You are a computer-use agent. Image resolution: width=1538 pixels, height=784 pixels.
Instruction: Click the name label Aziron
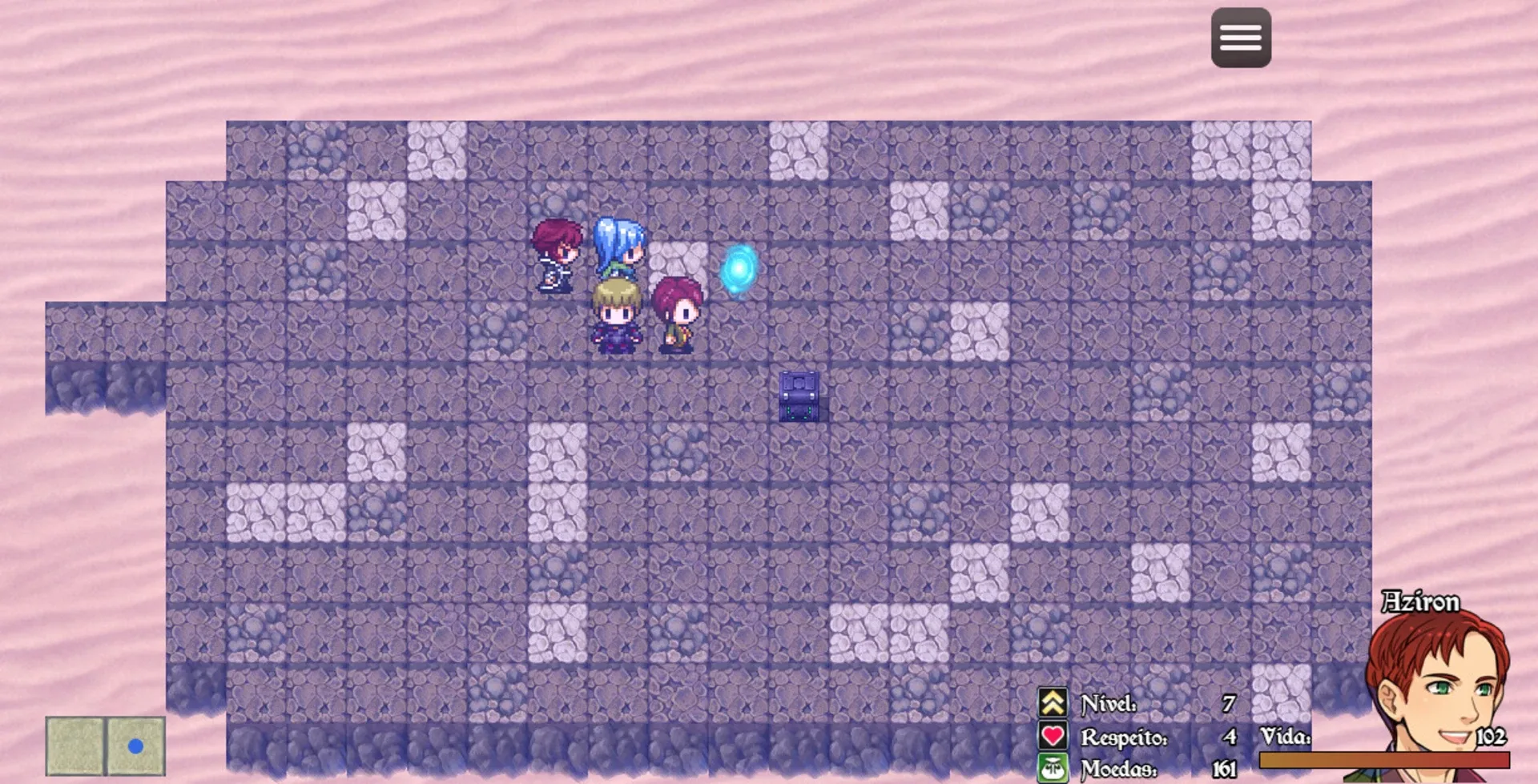click(x=1422, y=602)
